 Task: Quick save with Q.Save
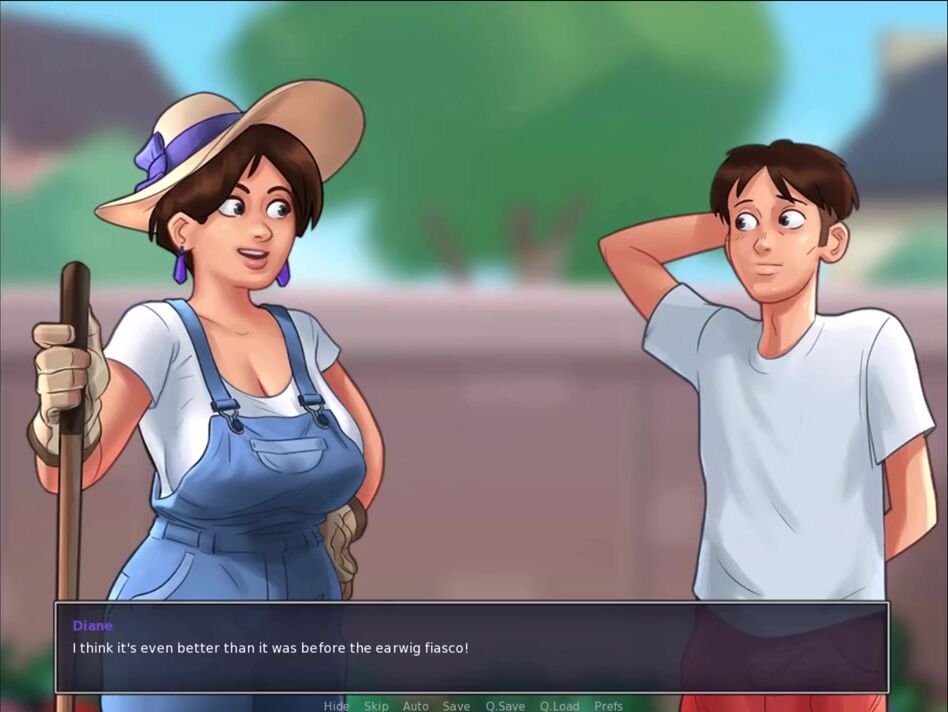point(505,706)
